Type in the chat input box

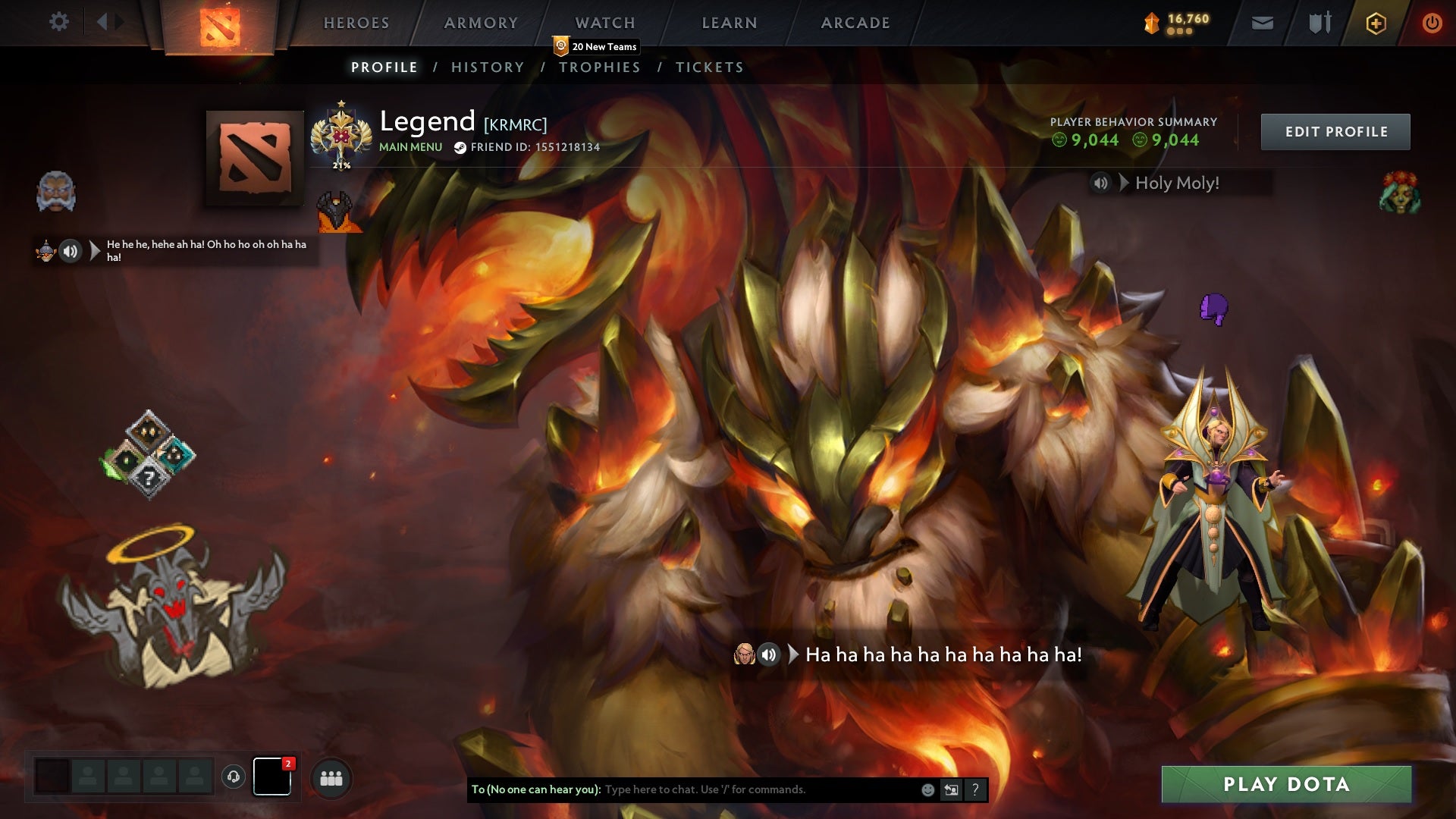758,789
